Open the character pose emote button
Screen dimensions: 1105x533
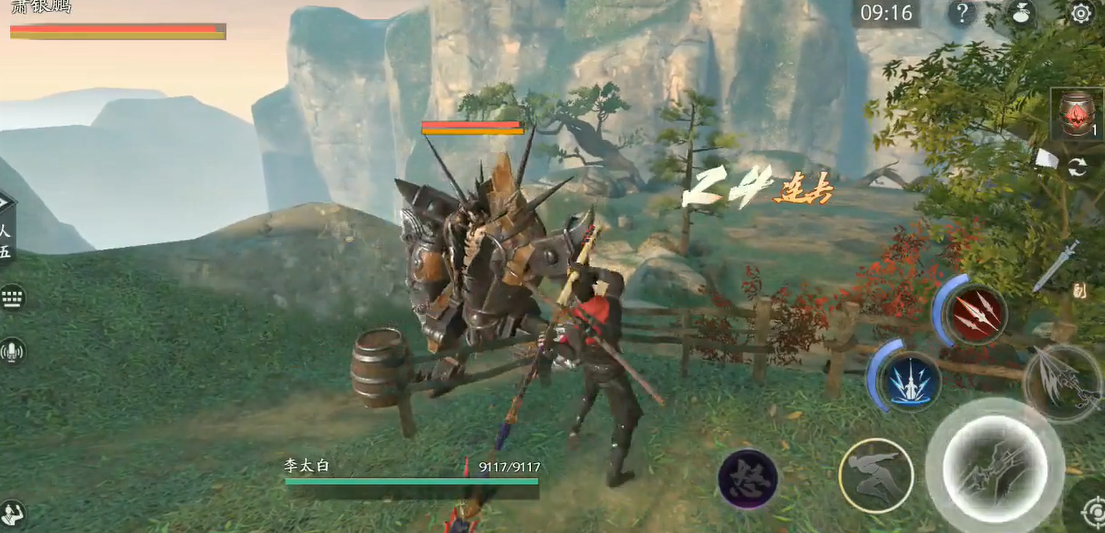[x=12, y=514]
